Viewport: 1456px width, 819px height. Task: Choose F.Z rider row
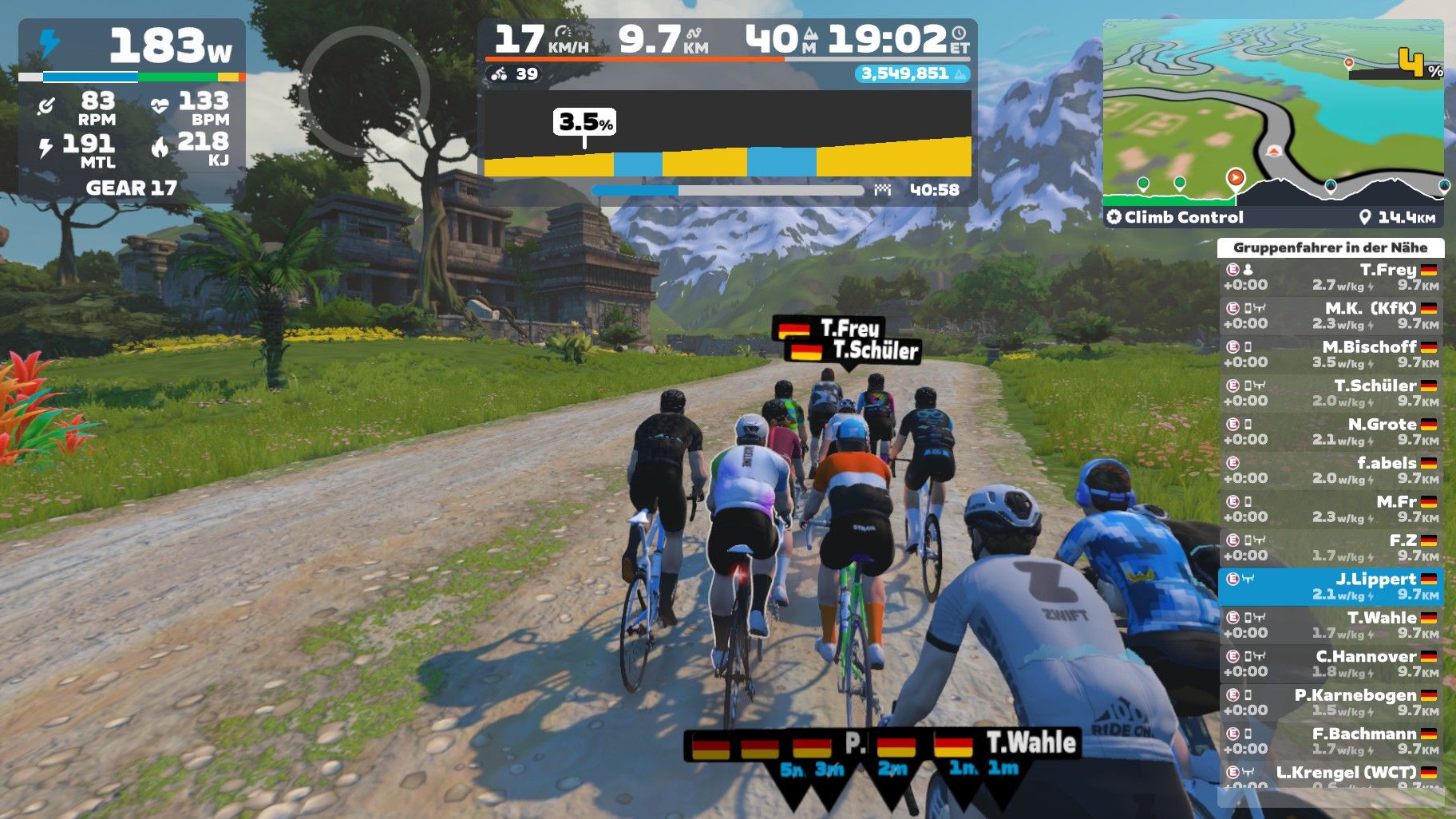(1331, 548)
